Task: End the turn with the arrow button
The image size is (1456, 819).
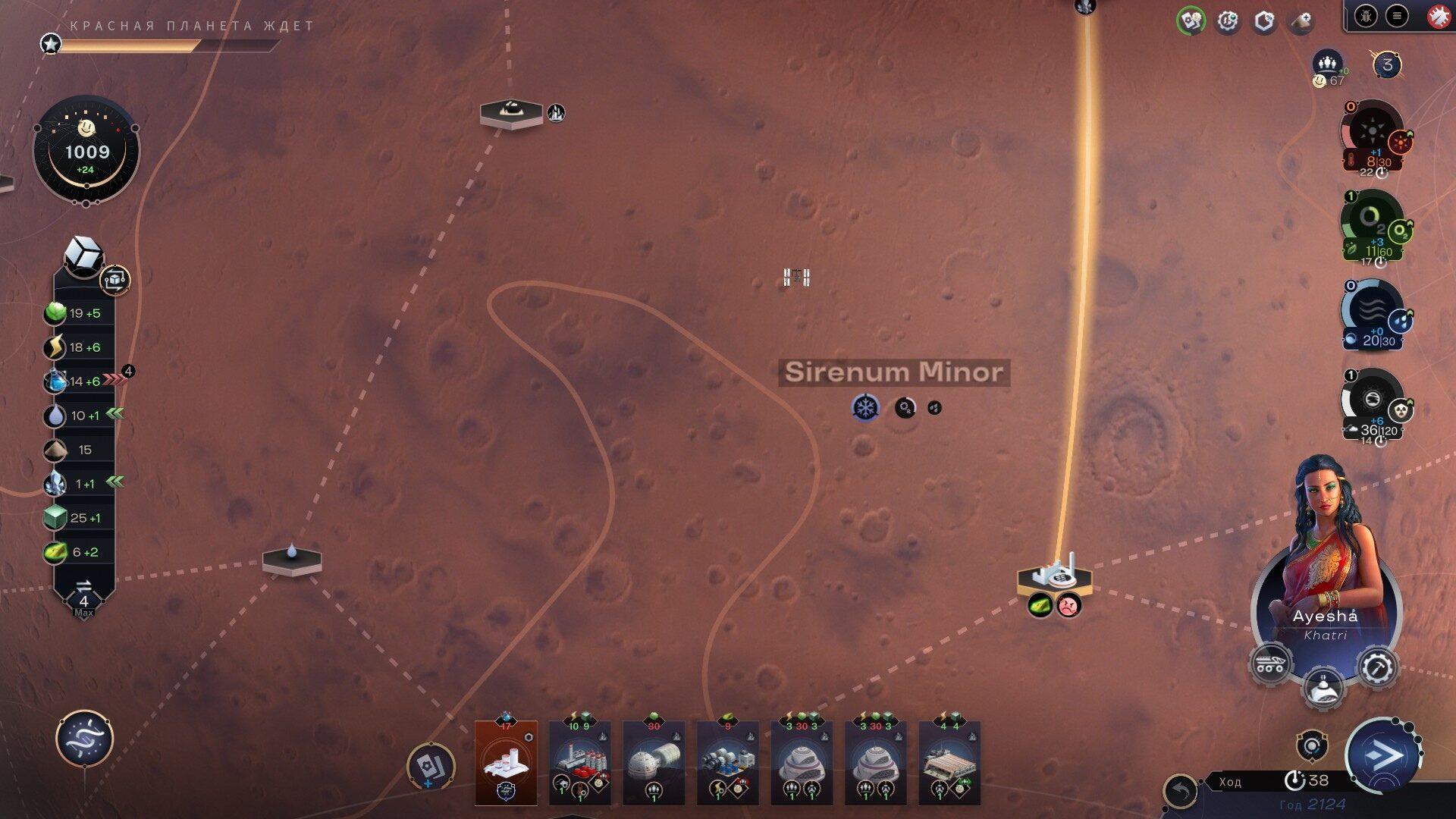Action: [x=1381, y=755]
